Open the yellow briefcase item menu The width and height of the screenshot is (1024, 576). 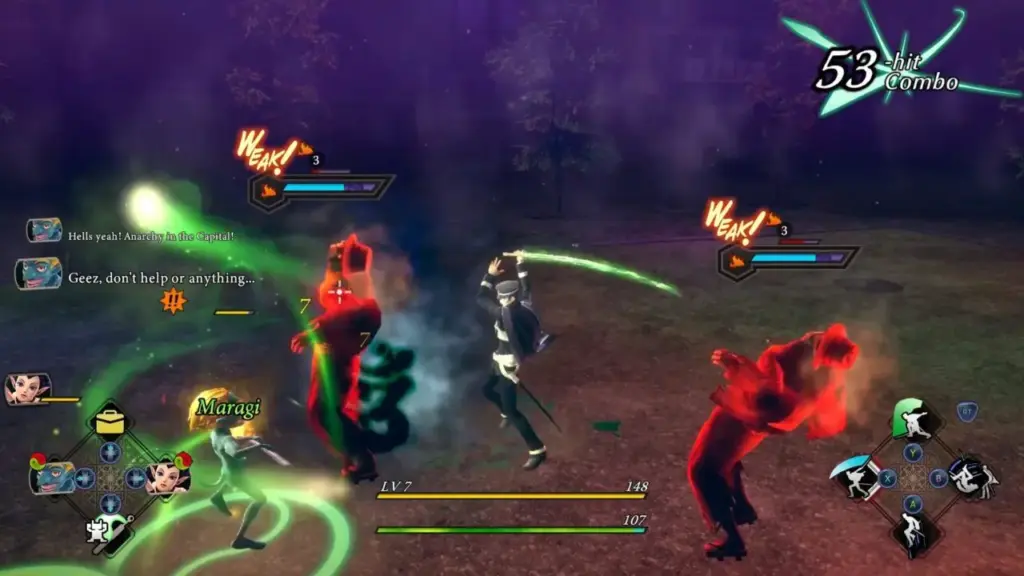click(x=111, y=420)
